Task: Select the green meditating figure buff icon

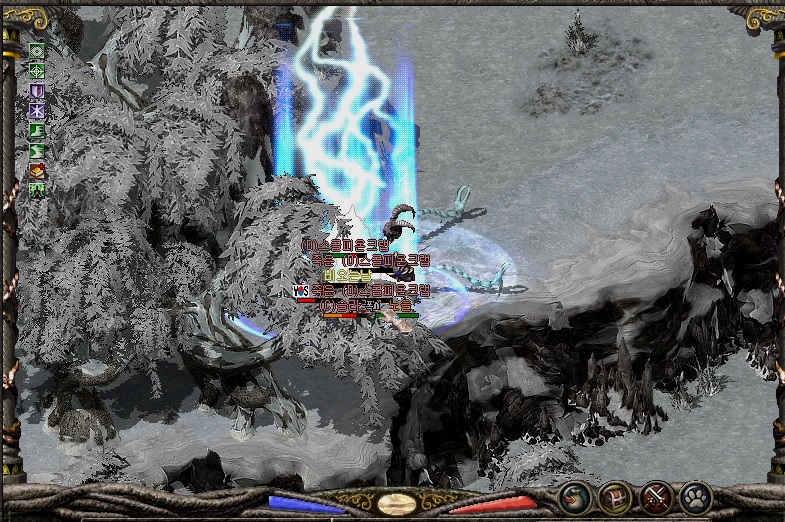Action: coord(37,189)
